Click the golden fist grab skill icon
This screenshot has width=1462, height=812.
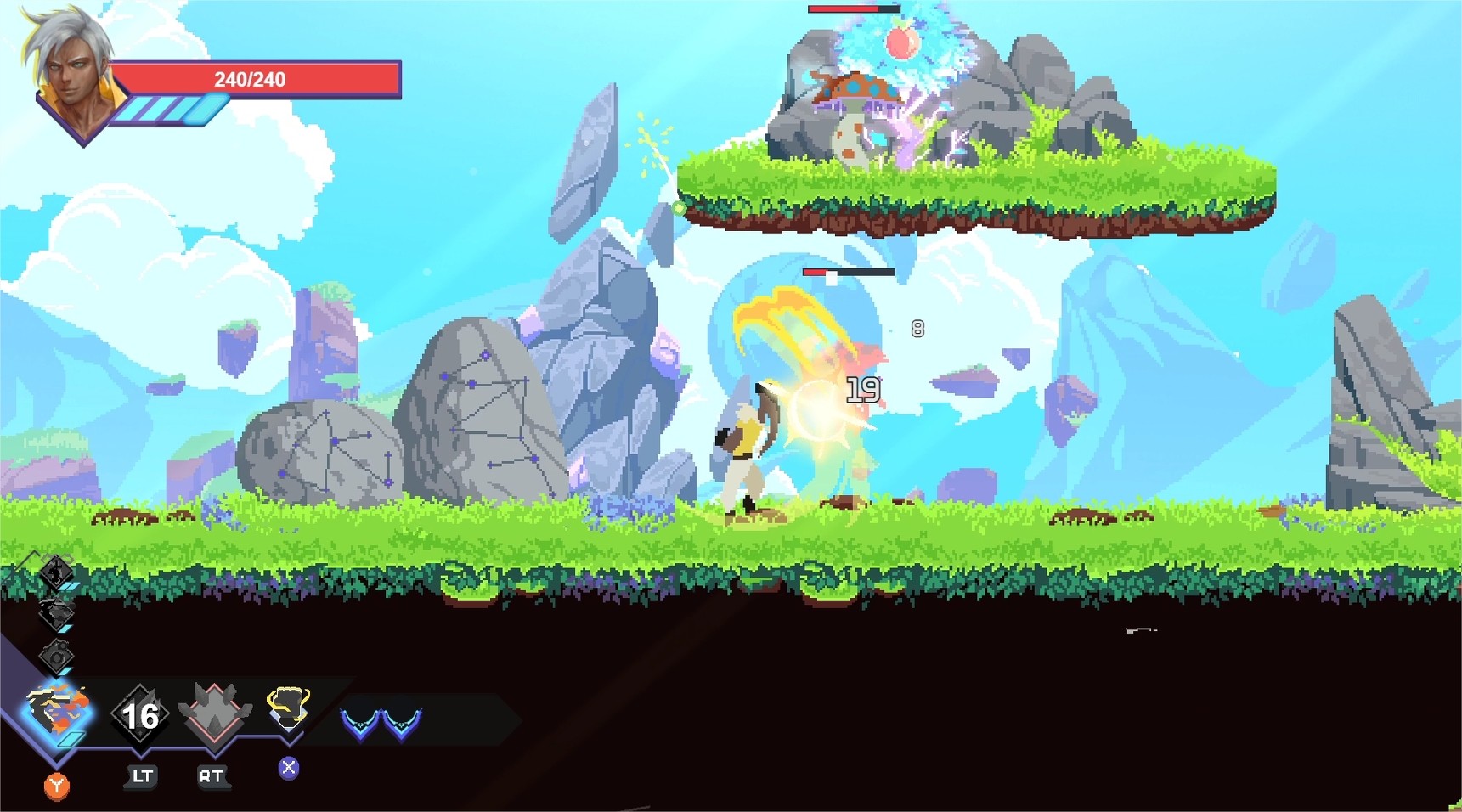click(289, 707)
